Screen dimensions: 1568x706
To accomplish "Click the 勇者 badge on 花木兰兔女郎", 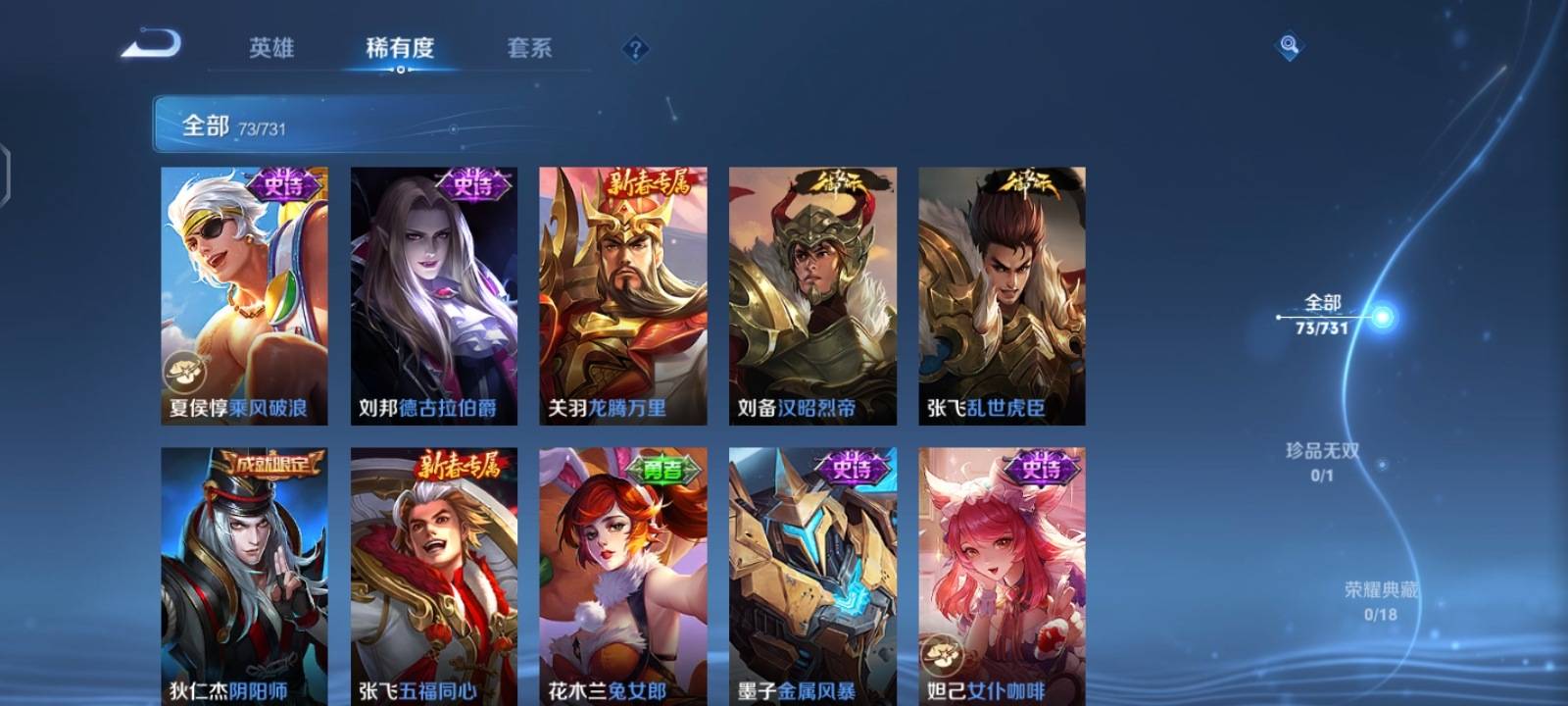I will pos(661,471).
